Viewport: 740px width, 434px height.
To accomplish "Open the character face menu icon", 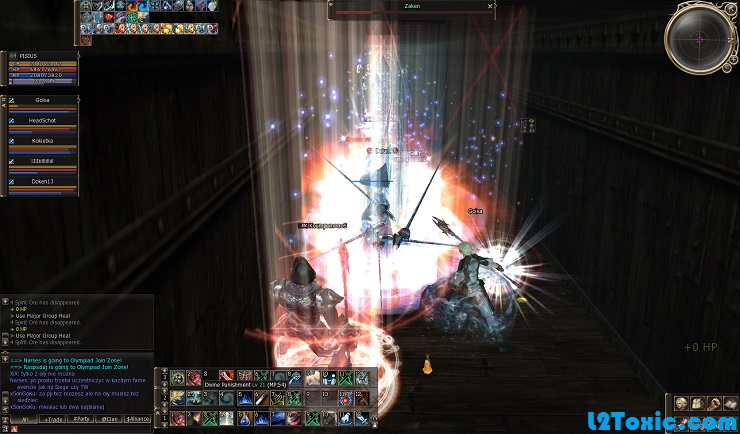I will [679, 403].
